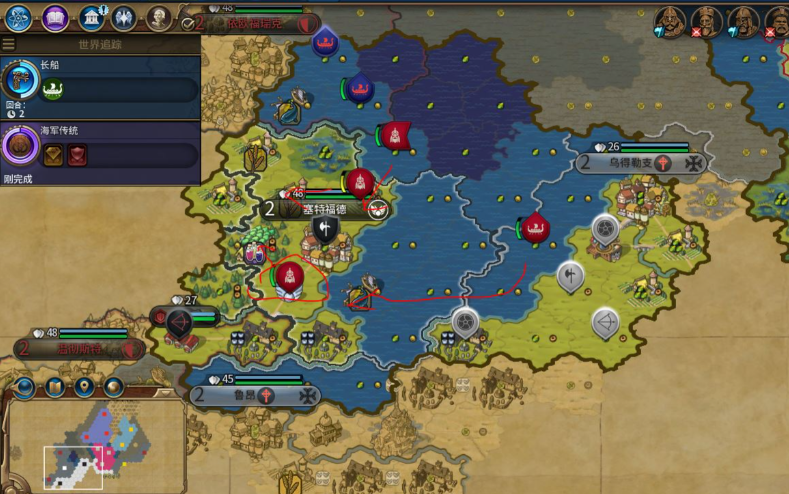Viewport: 789px width, 494px height.
Task: Toggle the map pin marker button
Action: (84, 386)
